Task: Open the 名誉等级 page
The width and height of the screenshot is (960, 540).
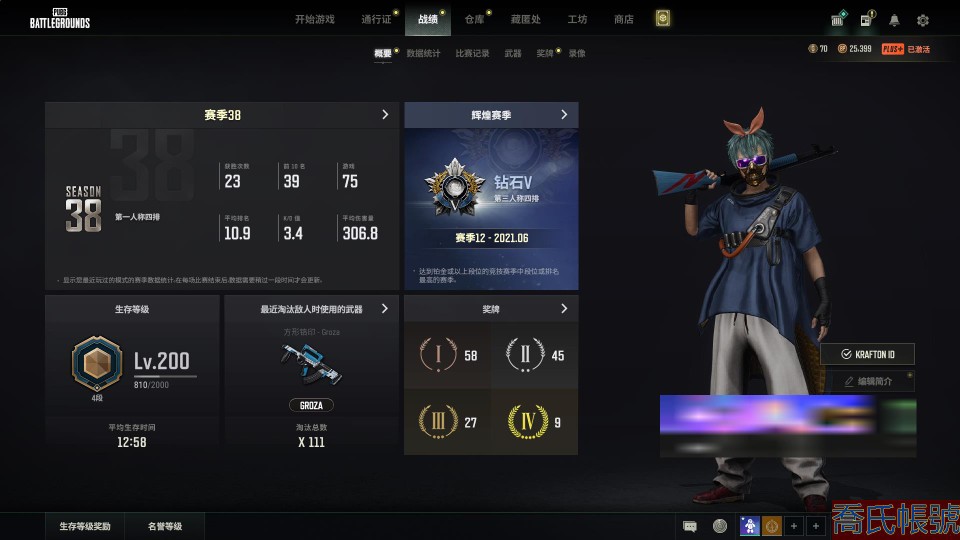Action: click(x=165, y=526)
